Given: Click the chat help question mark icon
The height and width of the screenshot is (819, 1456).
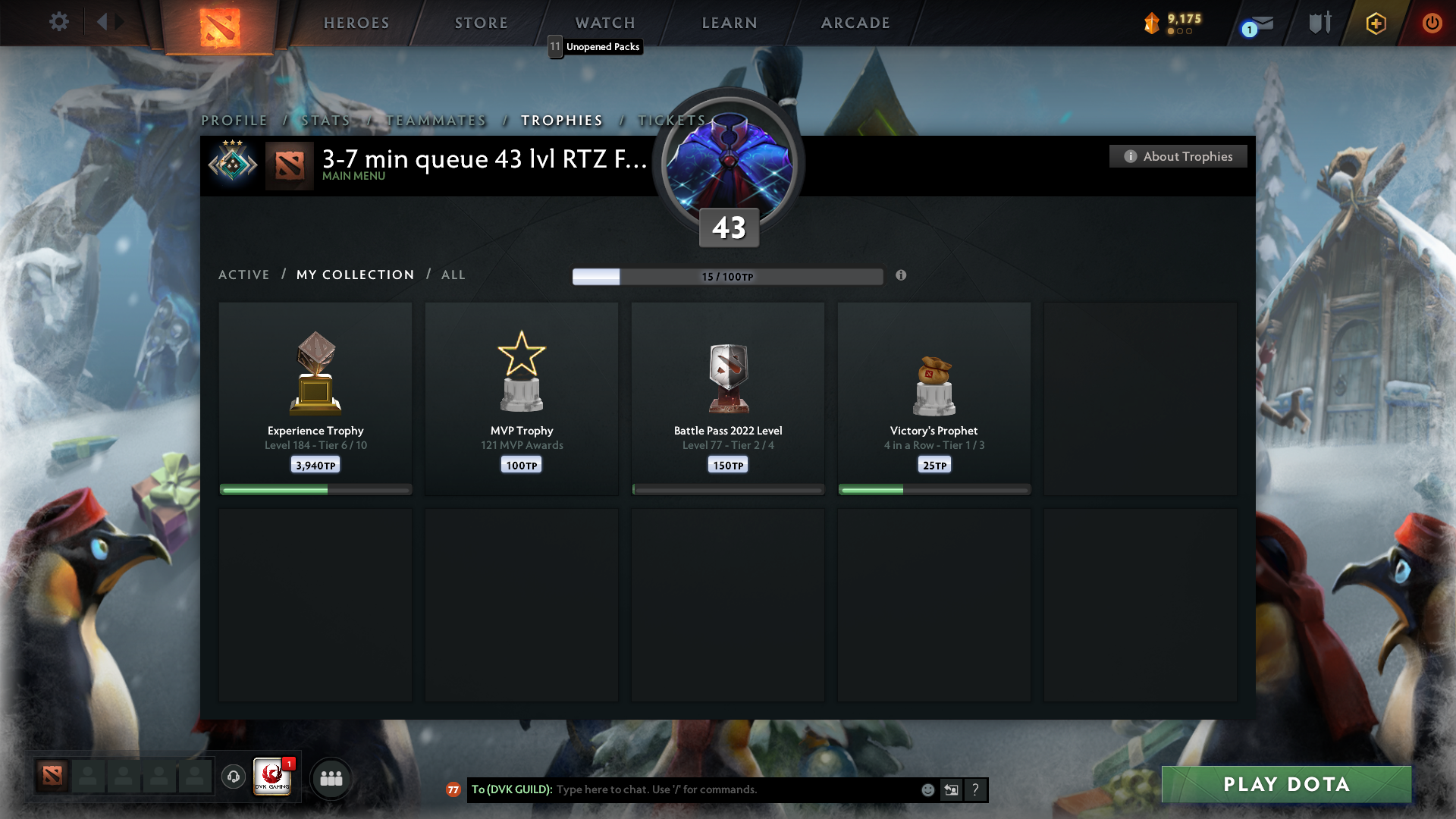Looking at the screenshot, I should click(x=976, y=789).
